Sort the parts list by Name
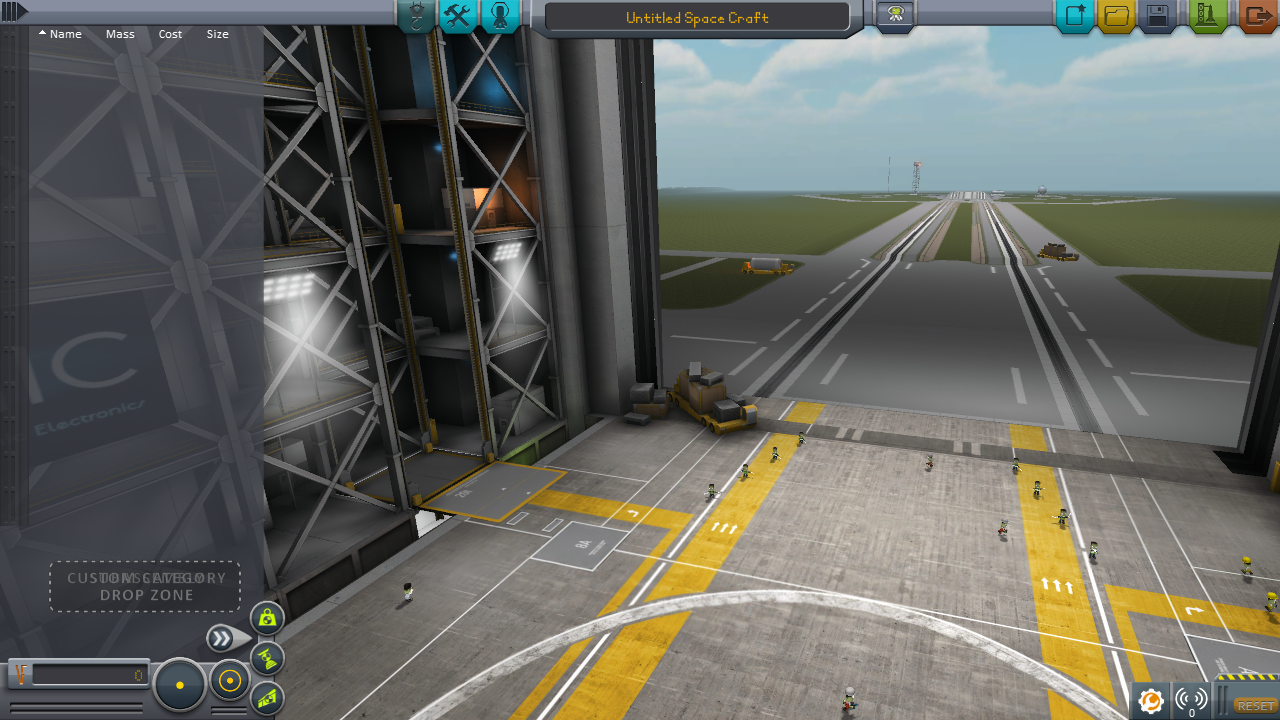 tap(61, 34)
